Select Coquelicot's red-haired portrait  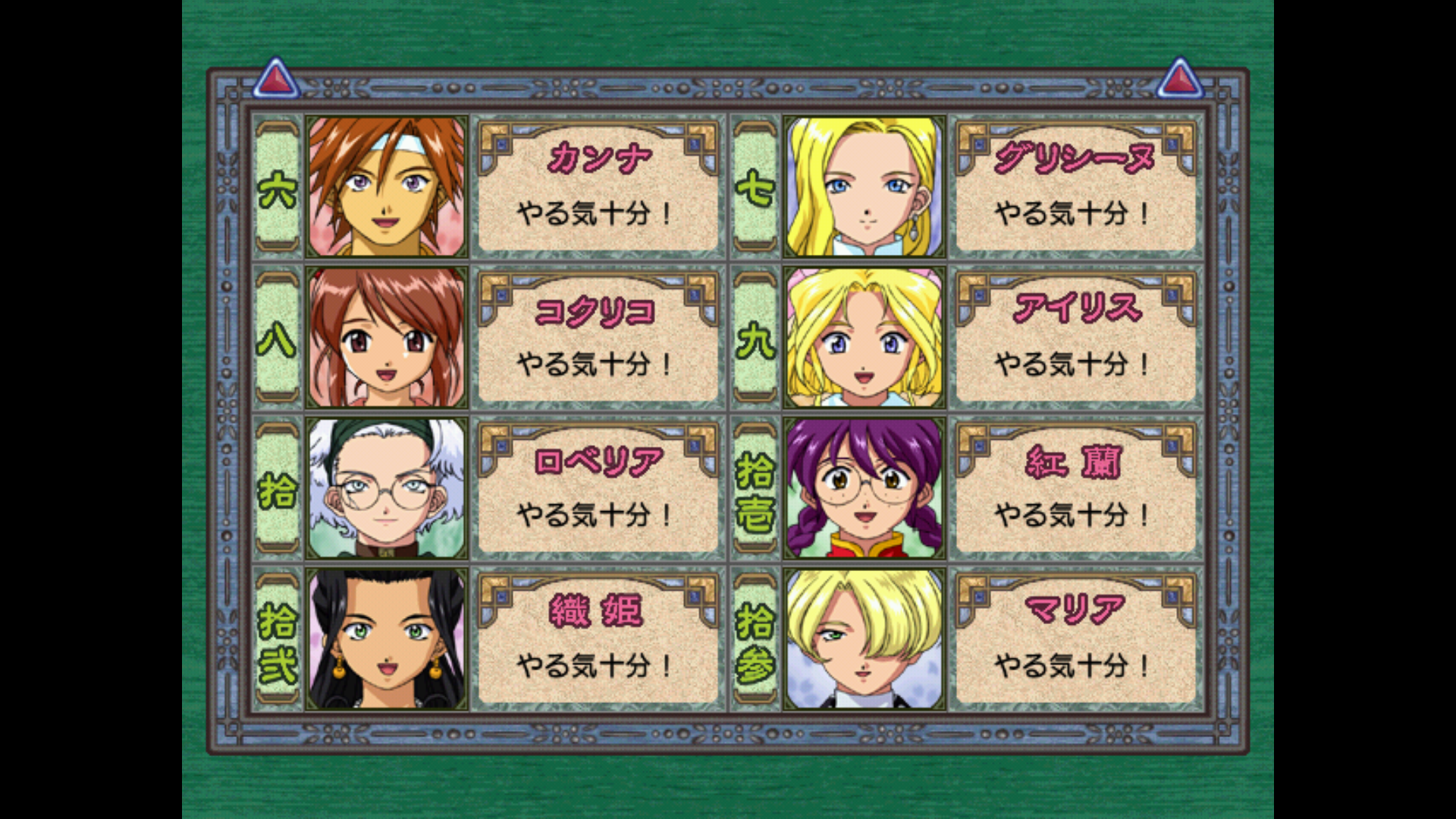coord(387,337)
